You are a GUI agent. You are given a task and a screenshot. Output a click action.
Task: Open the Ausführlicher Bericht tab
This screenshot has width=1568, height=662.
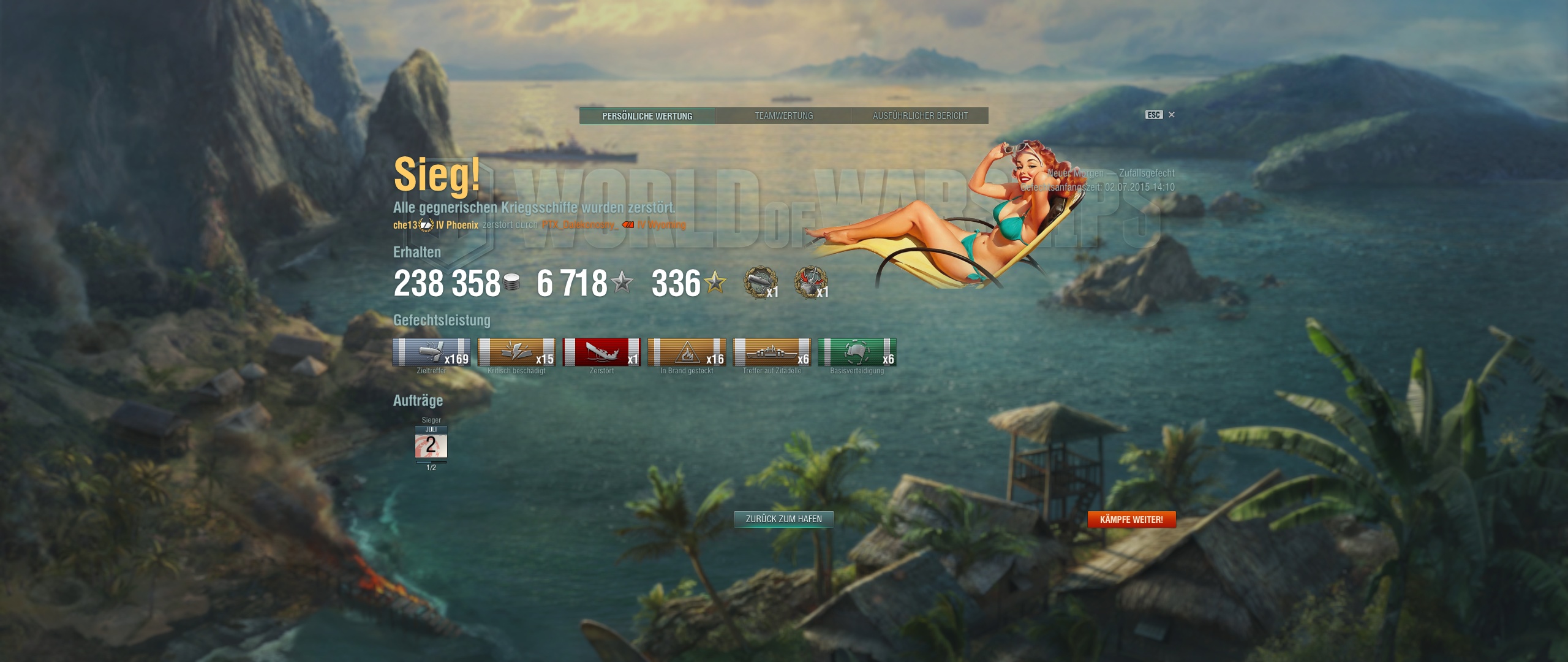[x=920, y=116]
